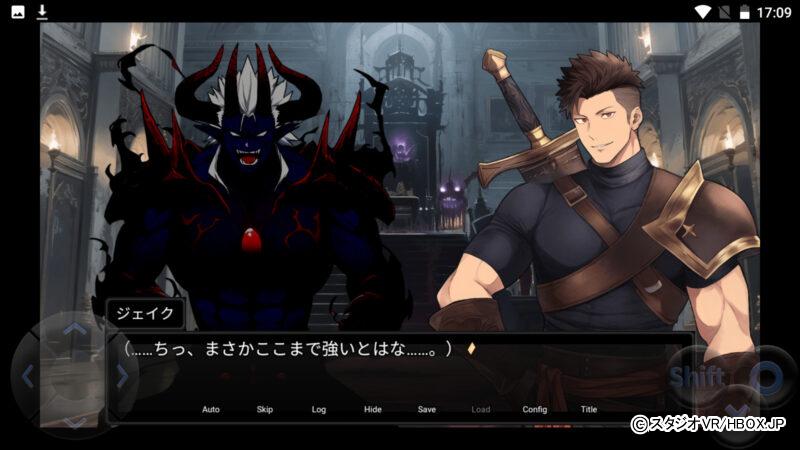Open the Config settings
The height and width of the screenshot is (450, 800).
(x=535, y=409)
